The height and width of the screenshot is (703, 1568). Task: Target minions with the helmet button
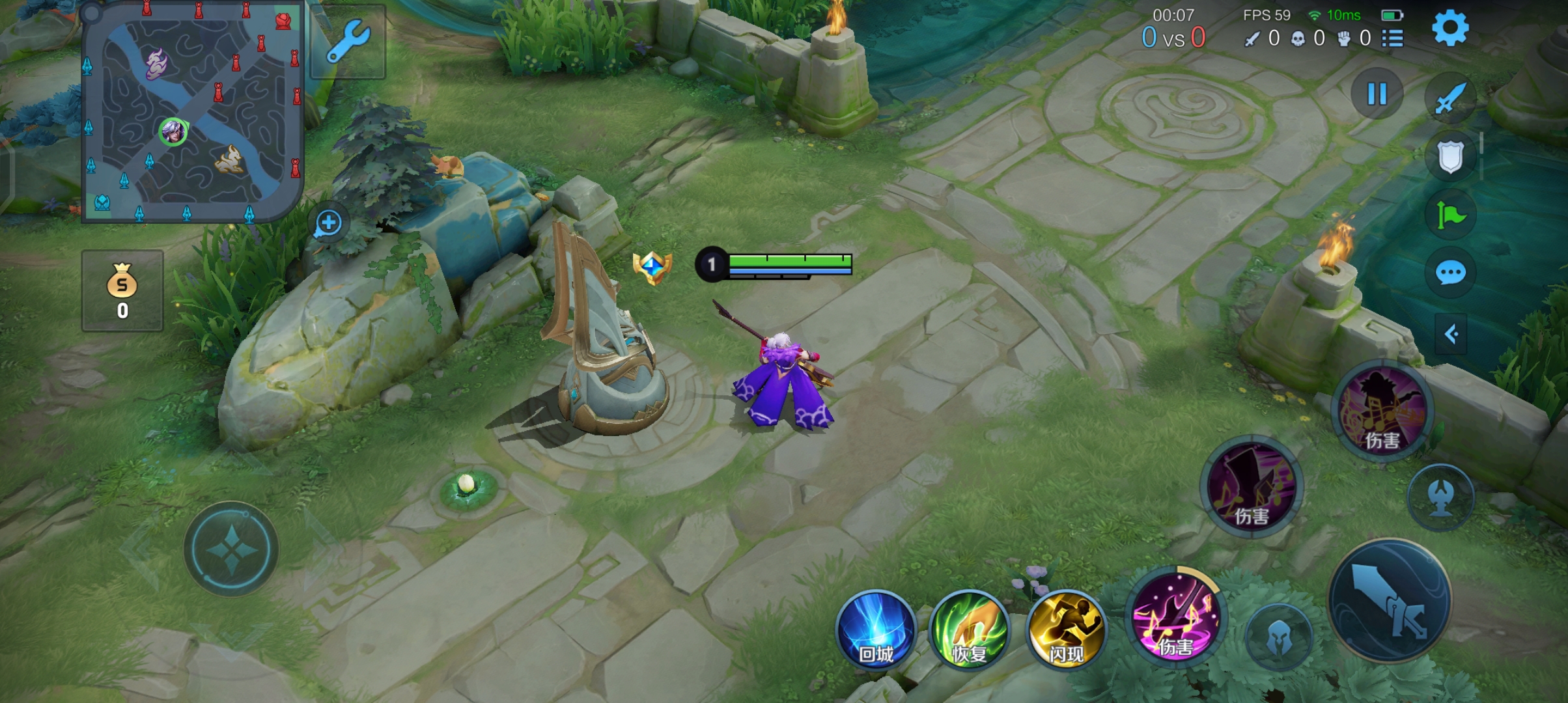[x=1279, y=637]
